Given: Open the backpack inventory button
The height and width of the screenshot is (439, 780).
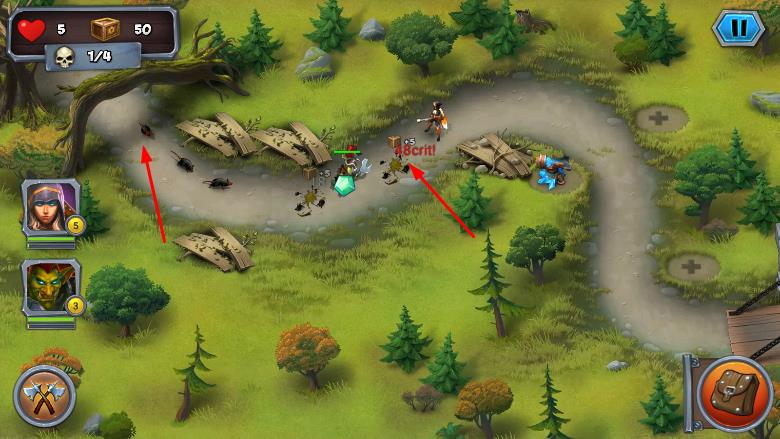Looking at the screenshot, I should (x=734, y=392).
